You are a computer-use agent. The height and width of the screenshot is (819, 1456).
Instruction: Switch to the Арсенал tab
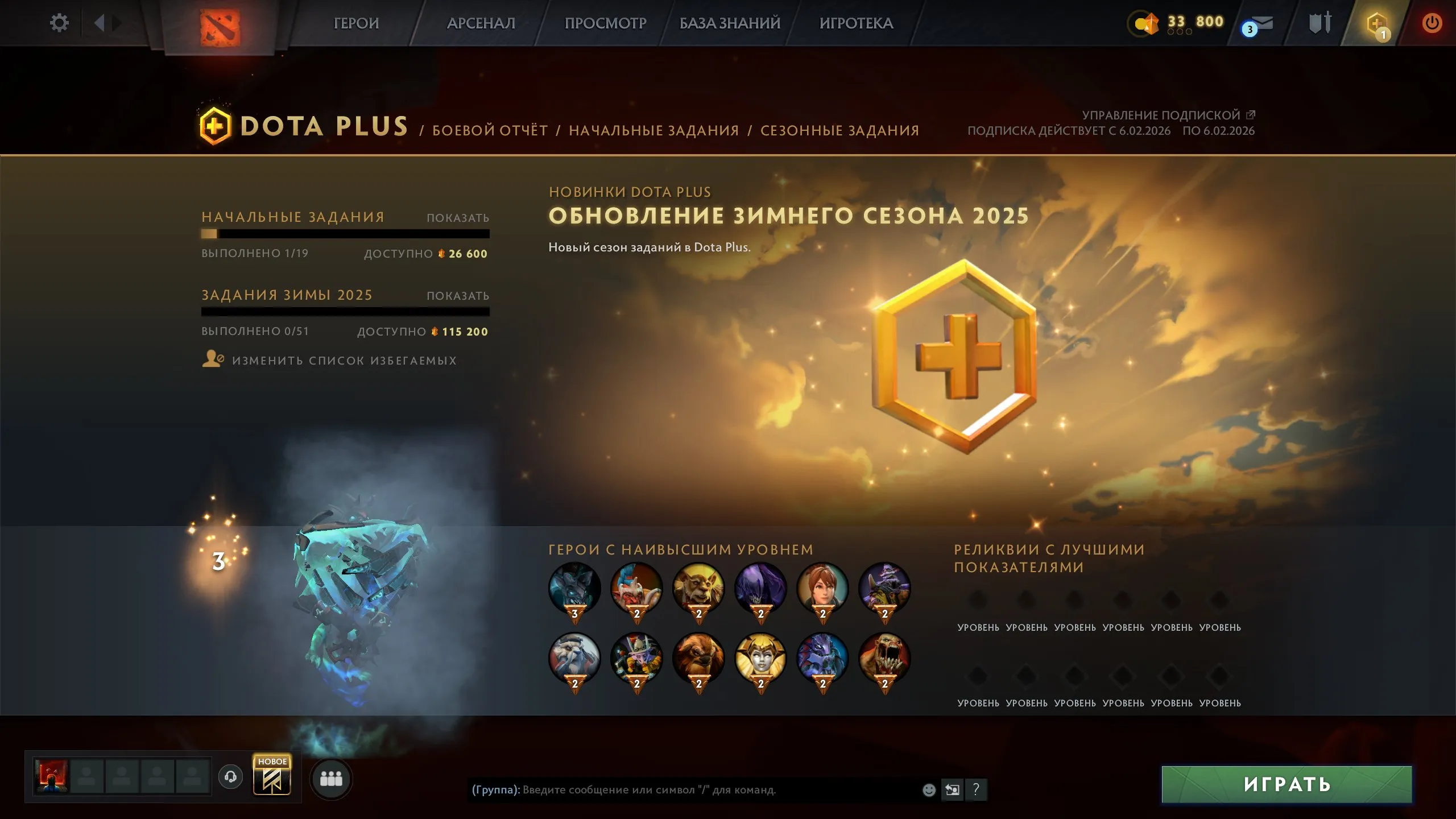(481, 23)
